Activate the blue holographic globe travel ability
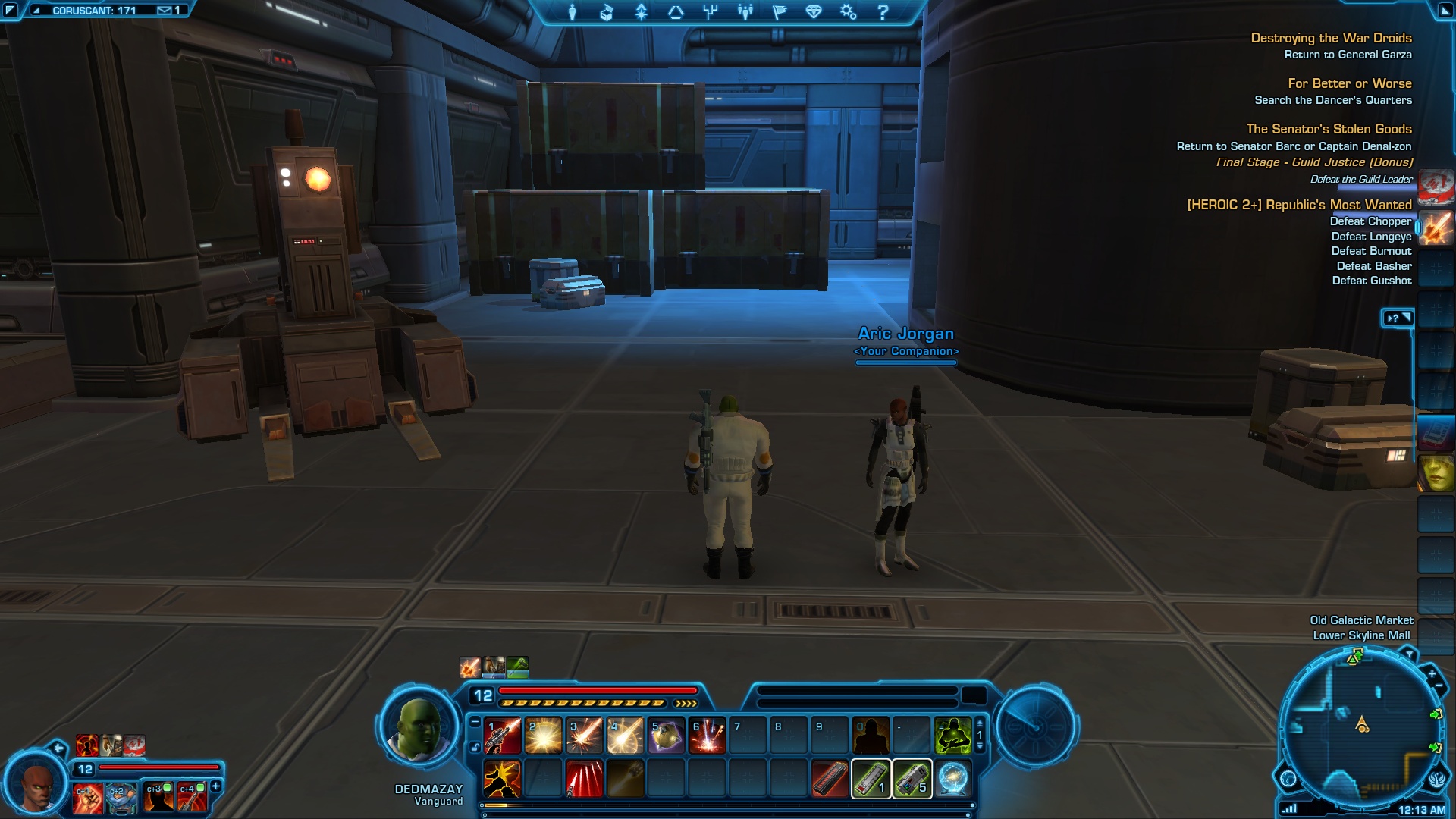 coord(952,779)
